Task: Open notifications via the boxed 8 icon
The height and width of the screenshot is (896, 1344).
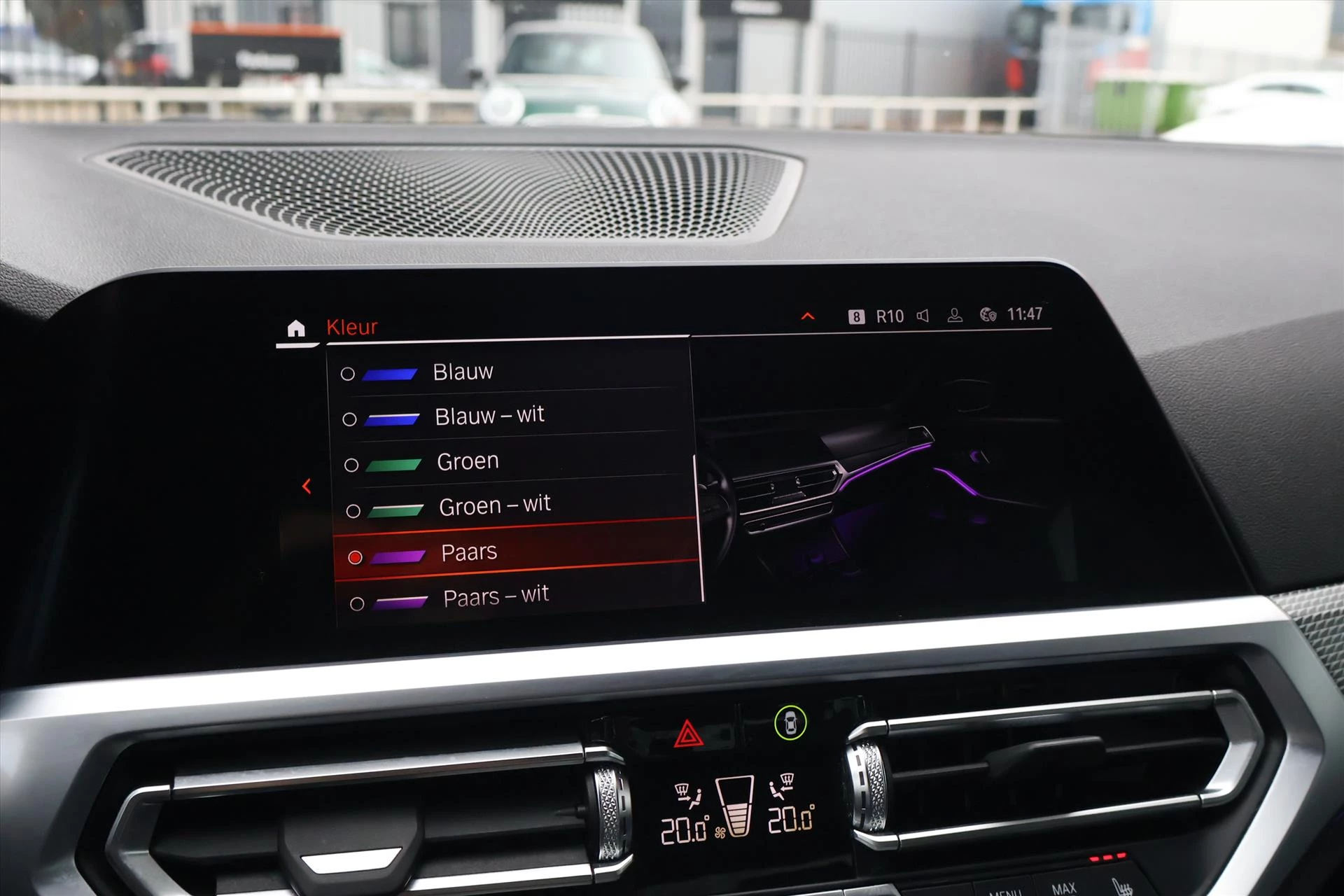Action: click(x=855, y=316)
